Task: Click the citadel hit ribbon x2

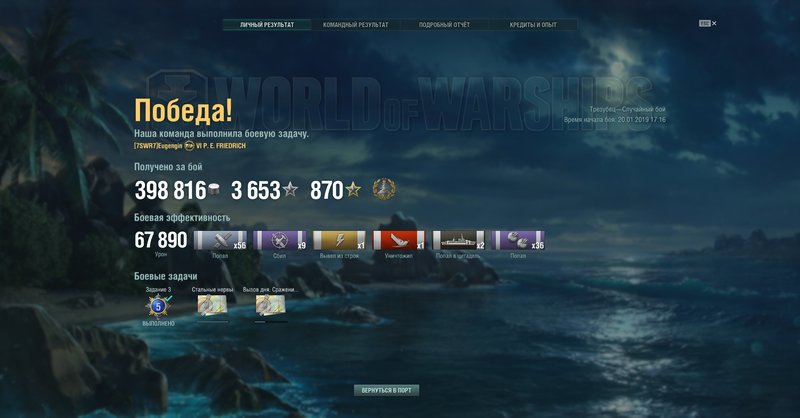Action: (459, 240)
